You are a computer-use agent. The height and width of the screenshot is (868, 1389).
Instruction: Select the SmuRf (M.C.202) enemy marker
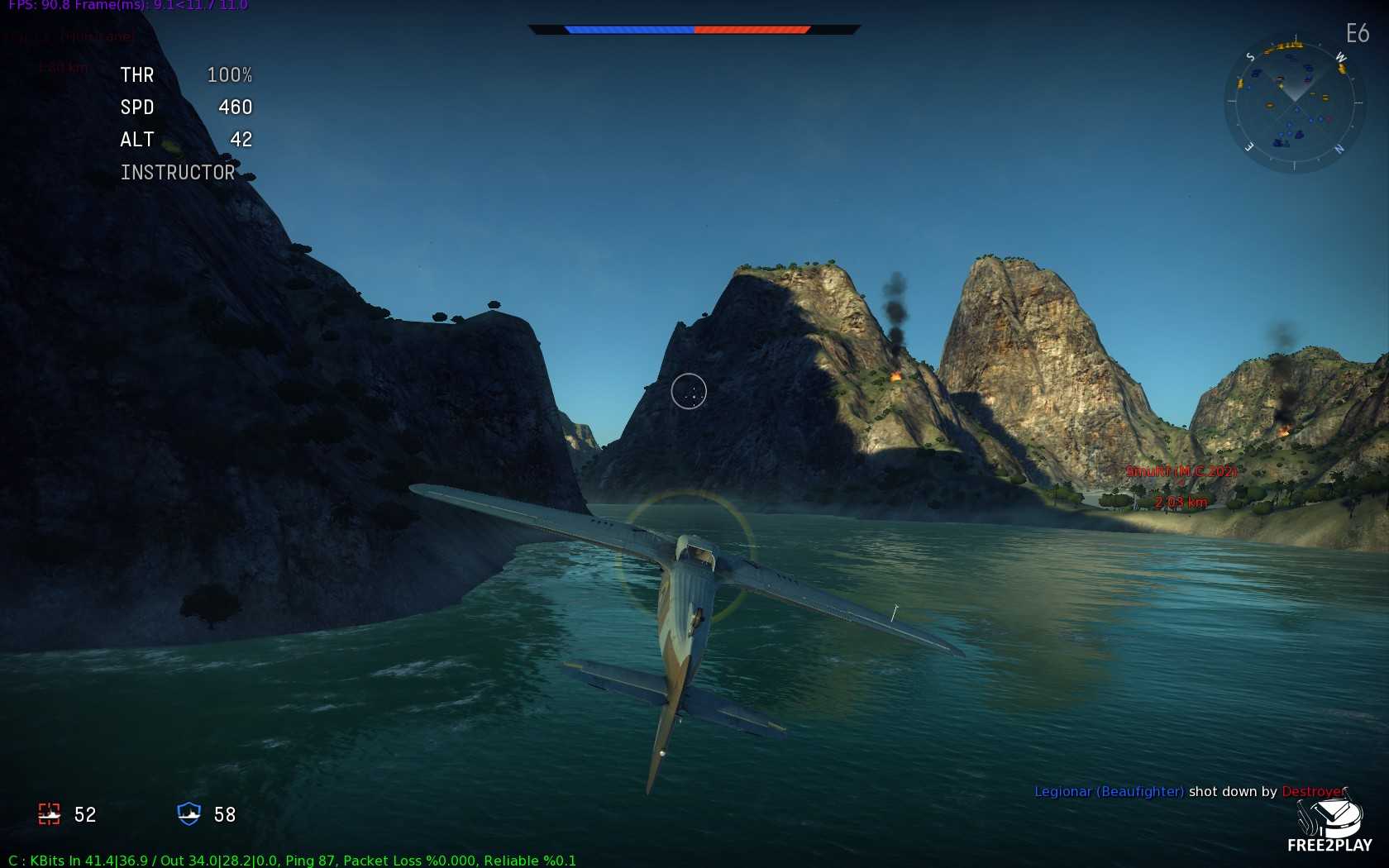coord(1181,472)
